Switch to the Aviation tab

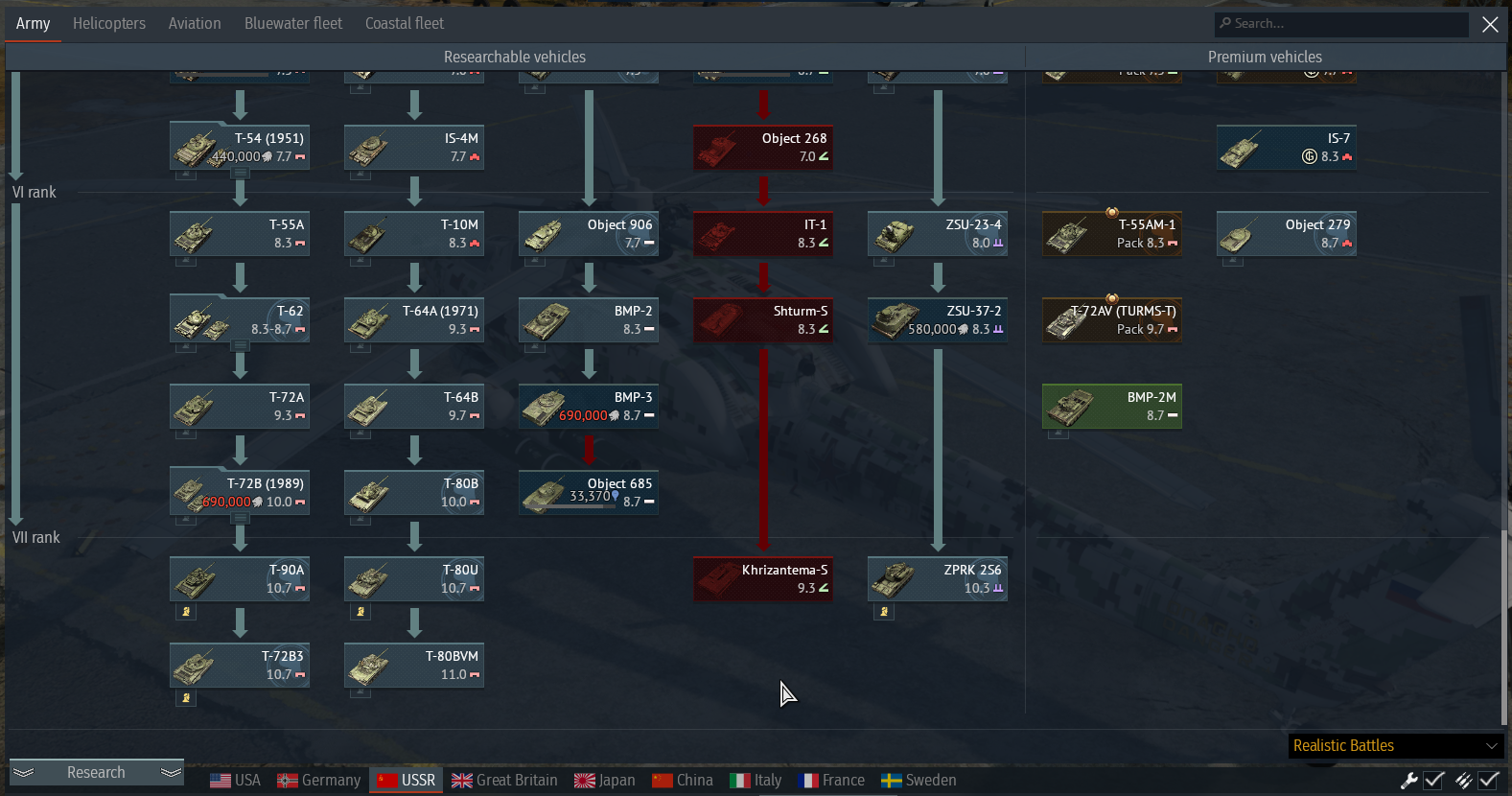click(195, 23)
